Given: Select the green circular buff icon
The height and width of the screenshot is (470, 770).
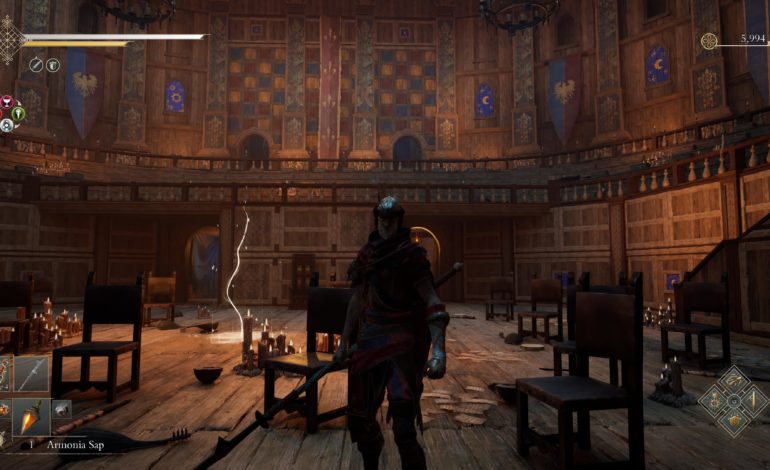Looking at the screenshot, I should point(18,113).
